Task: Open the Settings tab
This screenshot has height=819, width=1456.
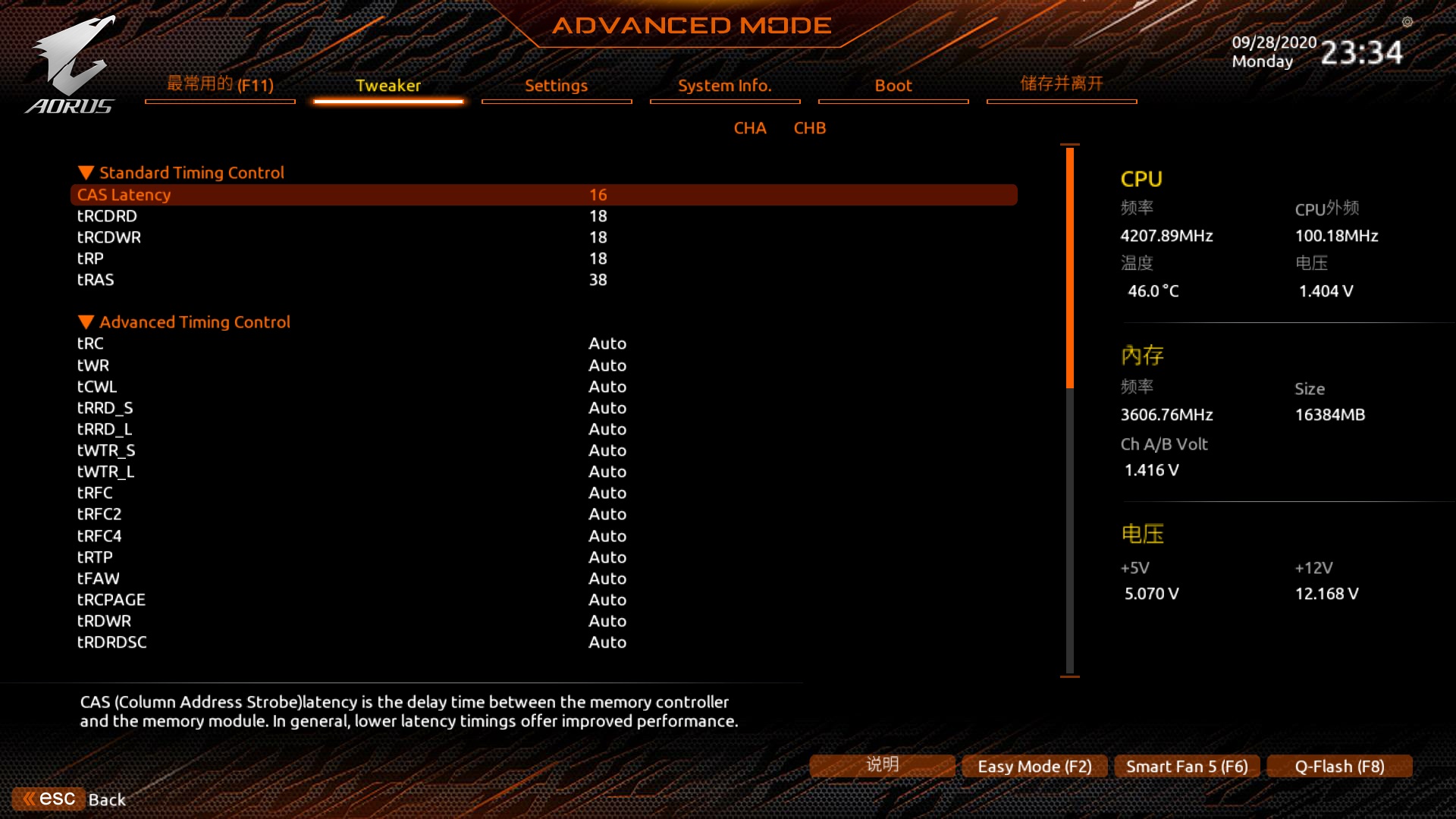Action: coord(557,86)
